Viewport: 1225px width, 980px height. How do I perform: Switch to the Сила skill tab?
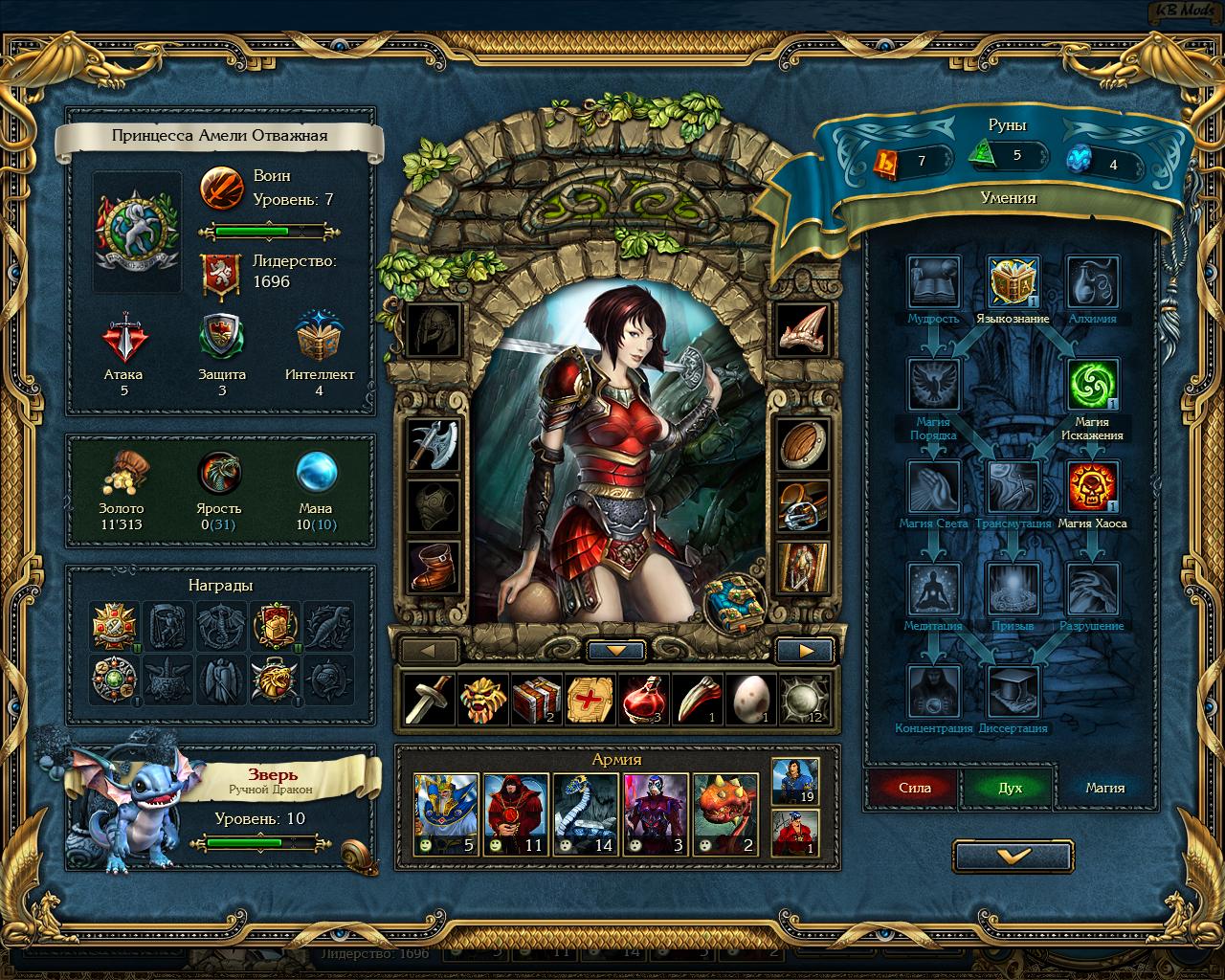click(x=914, y=788)
